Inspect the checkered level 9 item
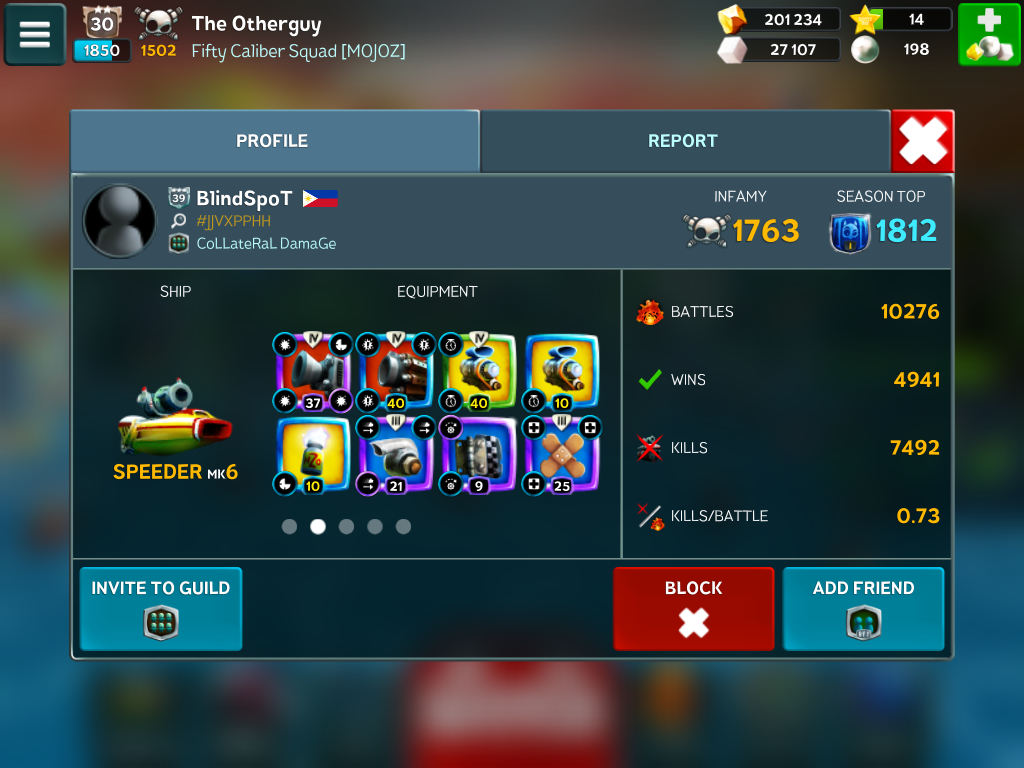This screenshot has height=768, width=1024. 479,456
